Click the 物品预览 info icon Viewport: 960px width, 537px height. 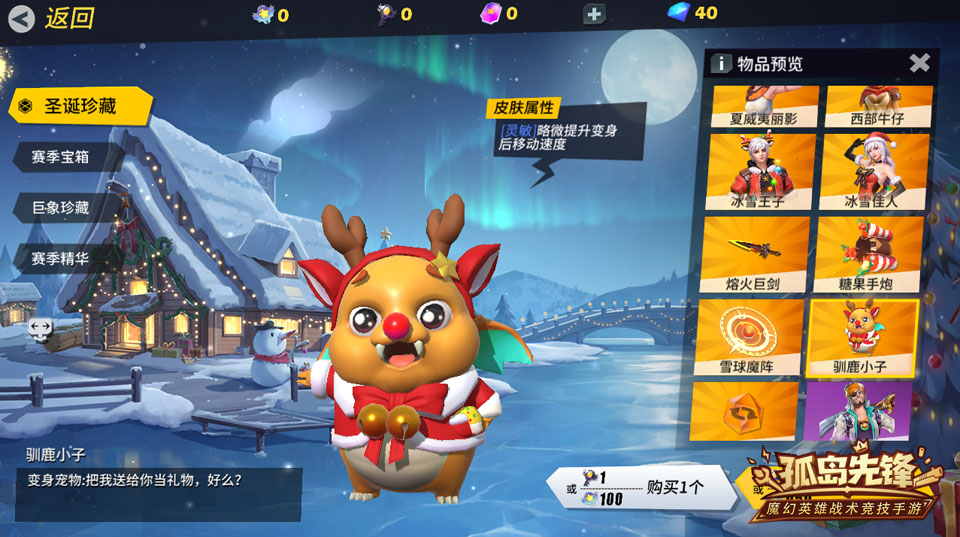(x=721, y=64)
